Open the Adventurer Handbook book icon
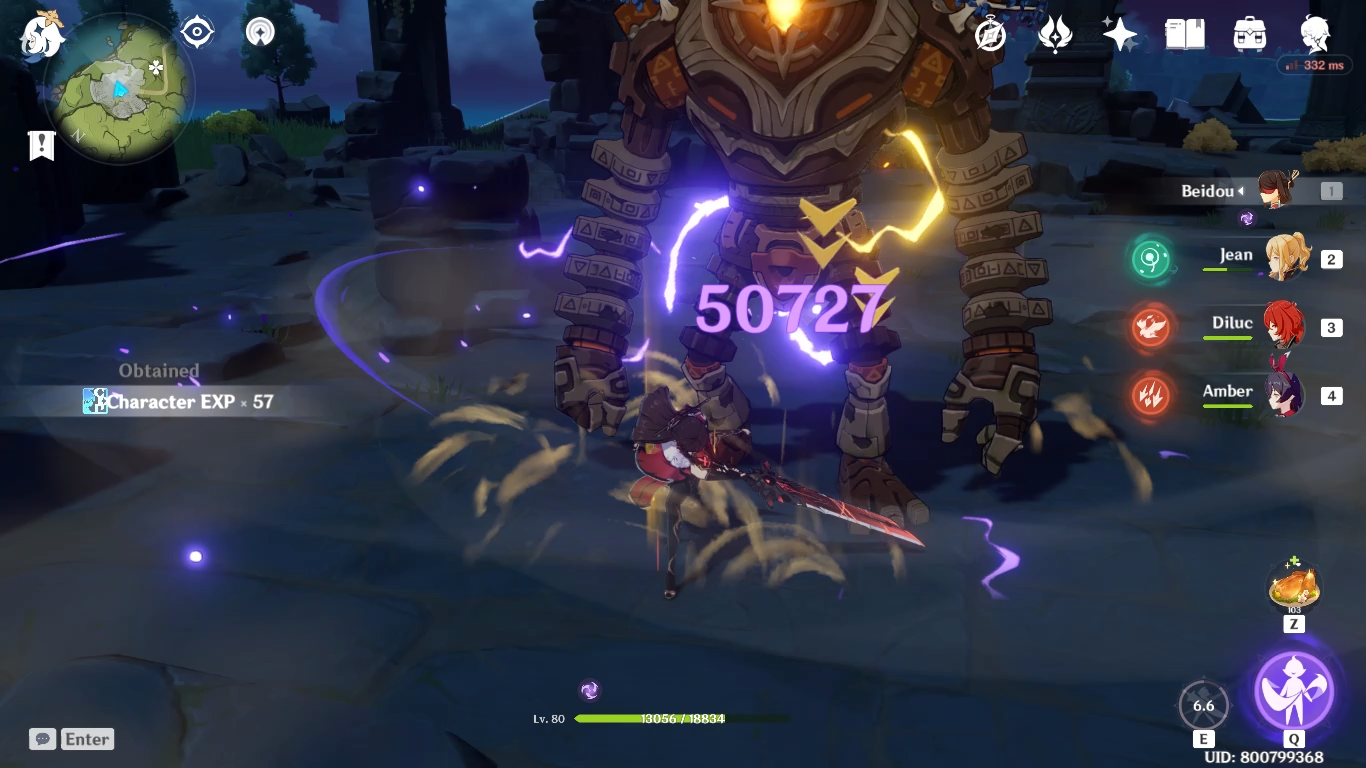The image size is (1366, 768). click(1184, 33)
